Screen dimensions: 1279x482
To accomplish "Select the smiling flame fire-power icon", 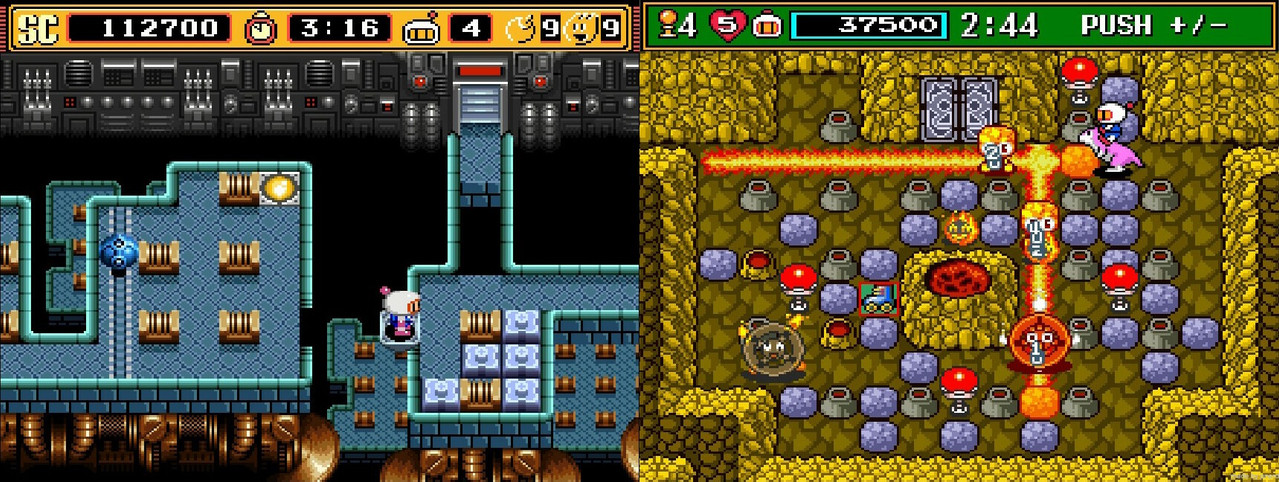I will pos(580,28).
